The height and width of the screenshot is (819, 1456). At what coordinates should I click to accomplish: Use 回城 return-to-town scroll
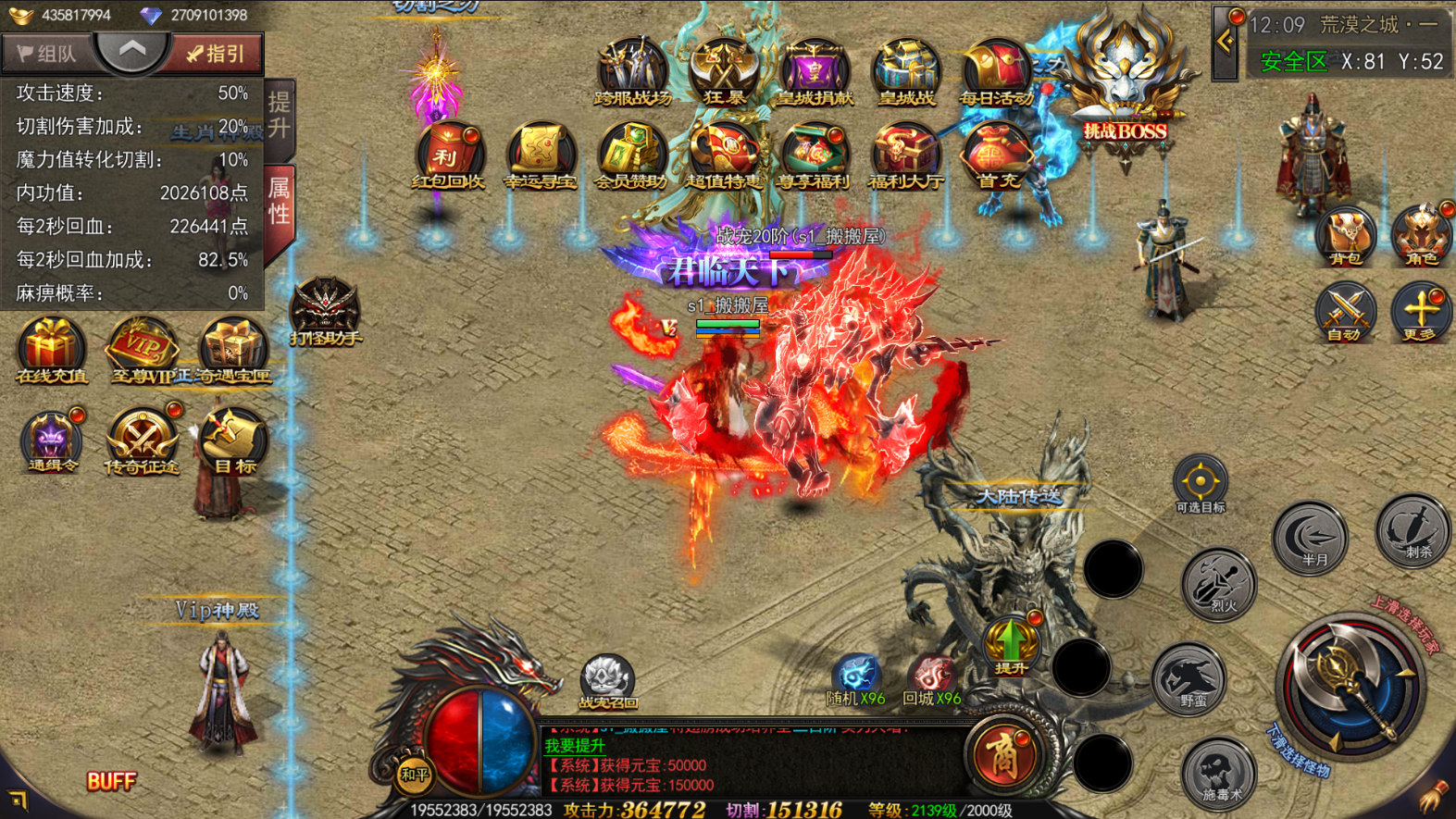[x=931, y=680]
